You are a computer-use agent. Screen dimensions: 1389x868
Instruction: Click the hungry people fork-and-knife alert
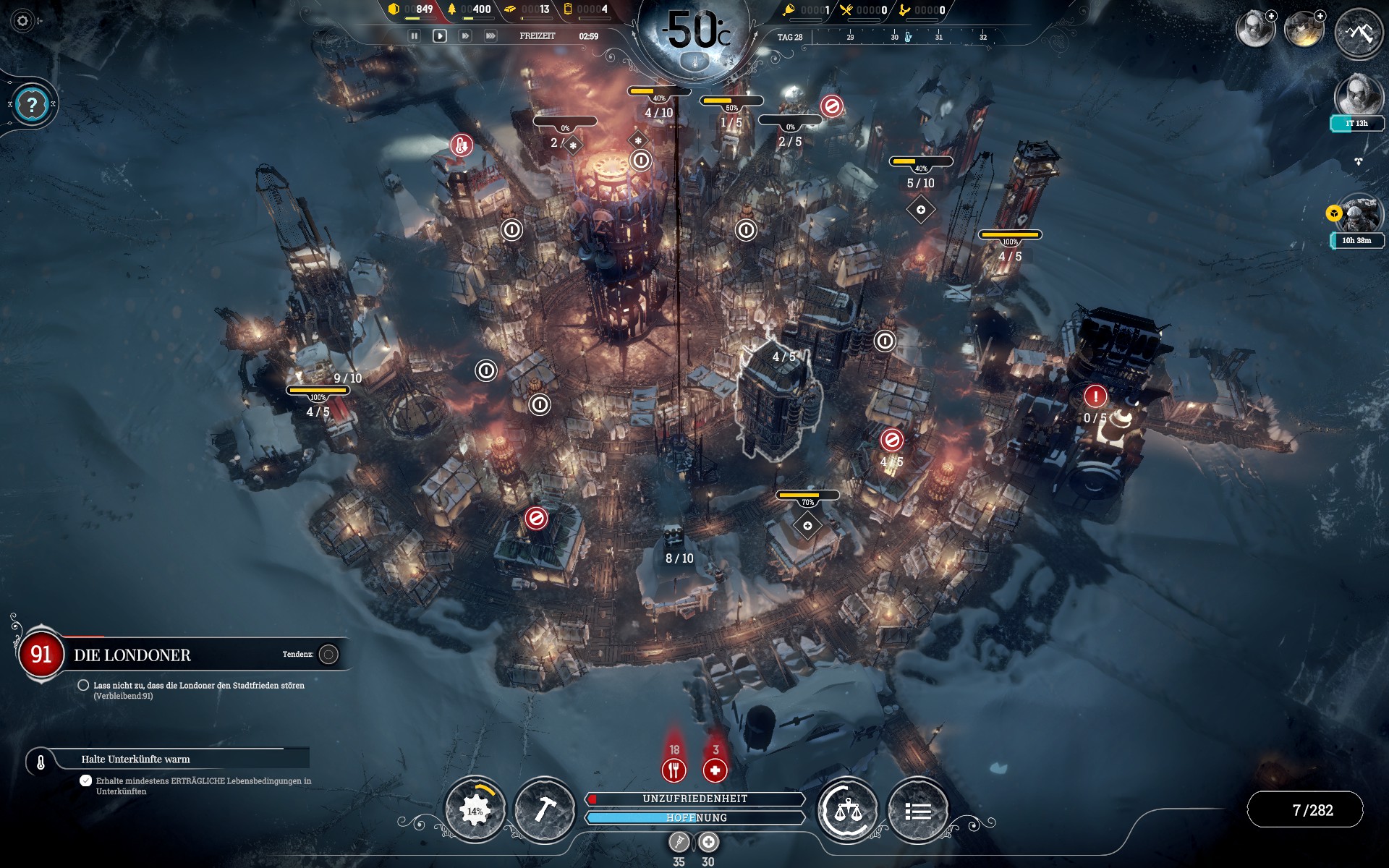coord(674,770)
